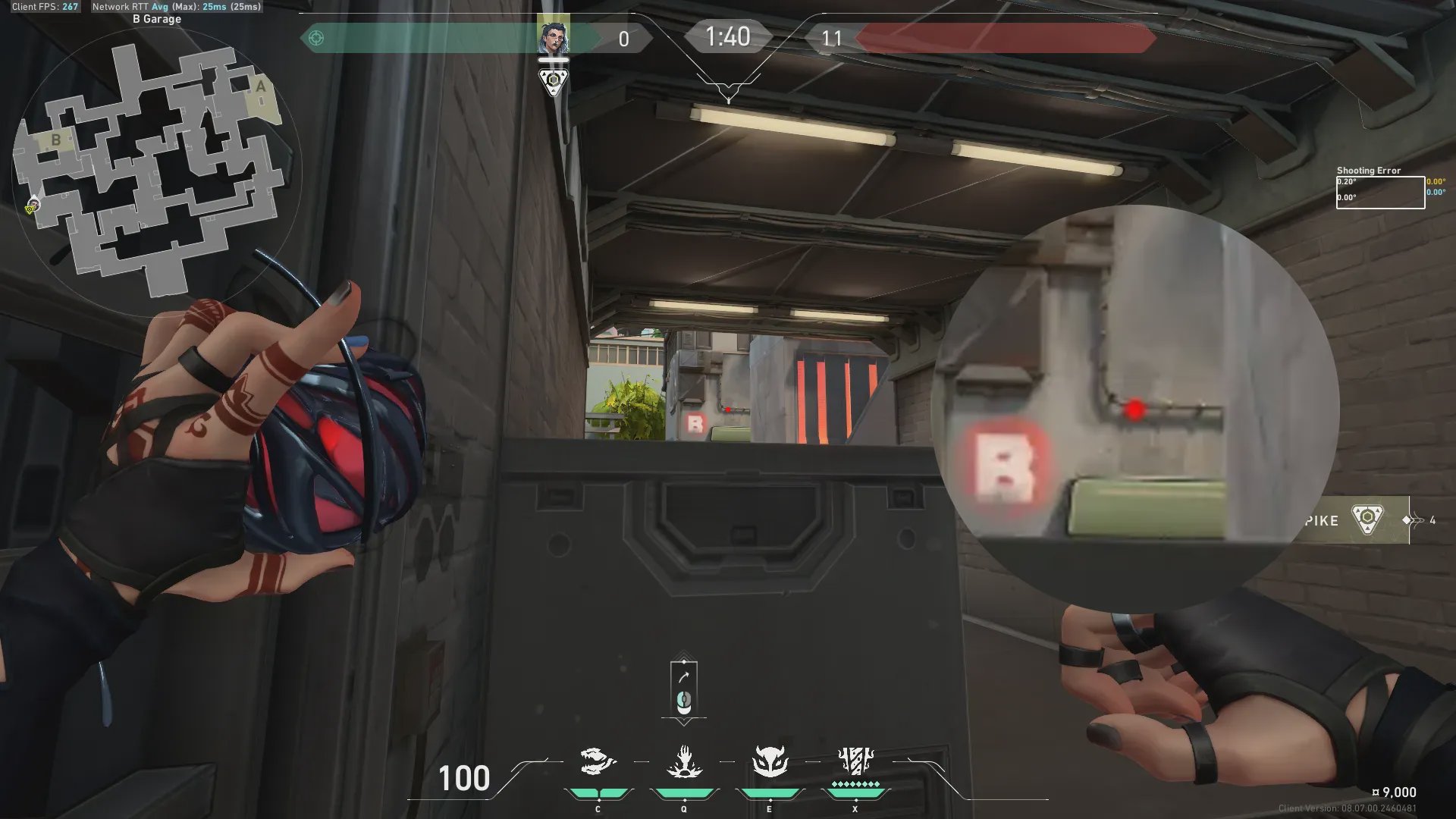Select the Seize ability icon

point(684,762)
